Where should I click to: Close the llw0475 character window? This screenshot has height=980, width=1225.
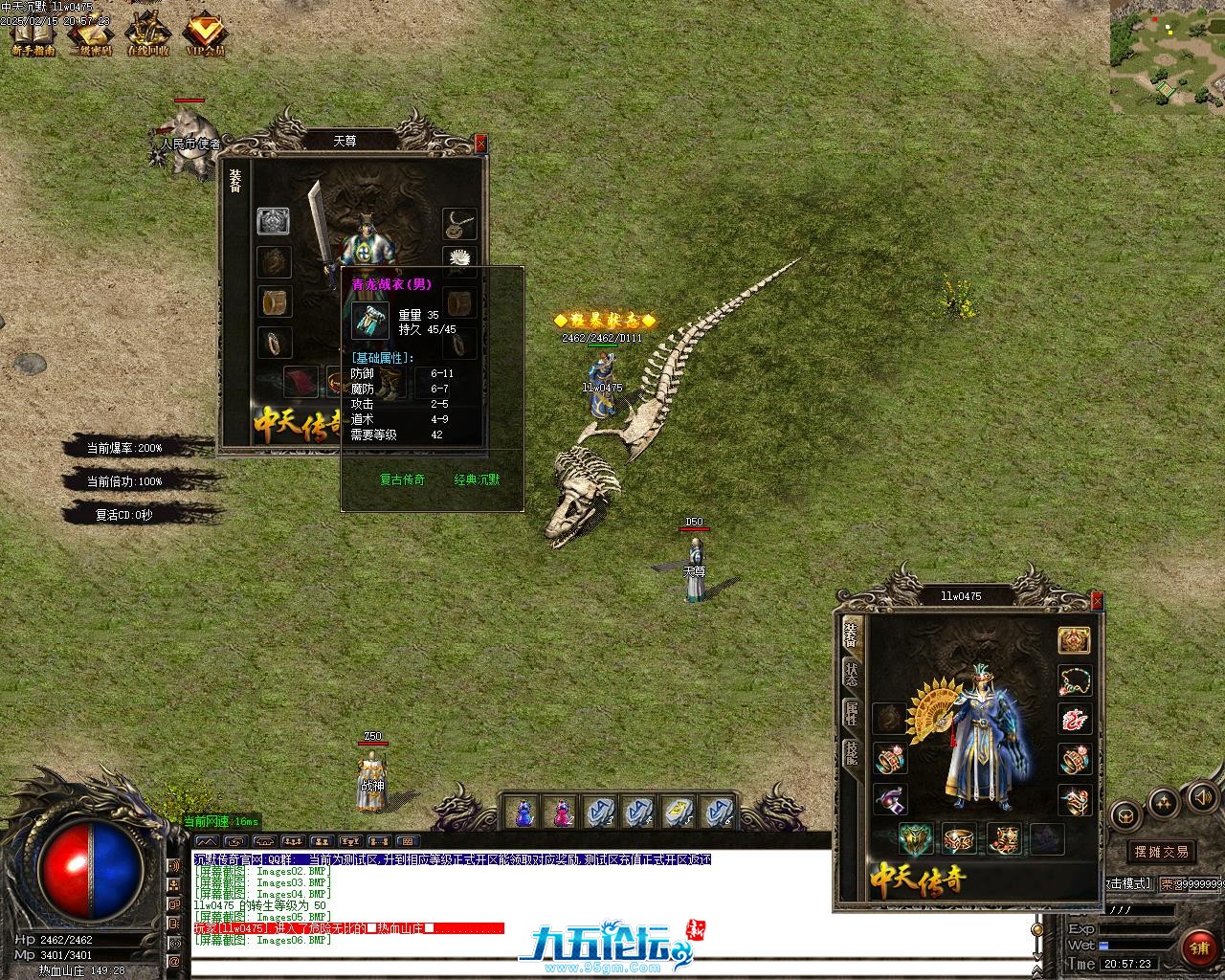click(x=1096, y=600)
